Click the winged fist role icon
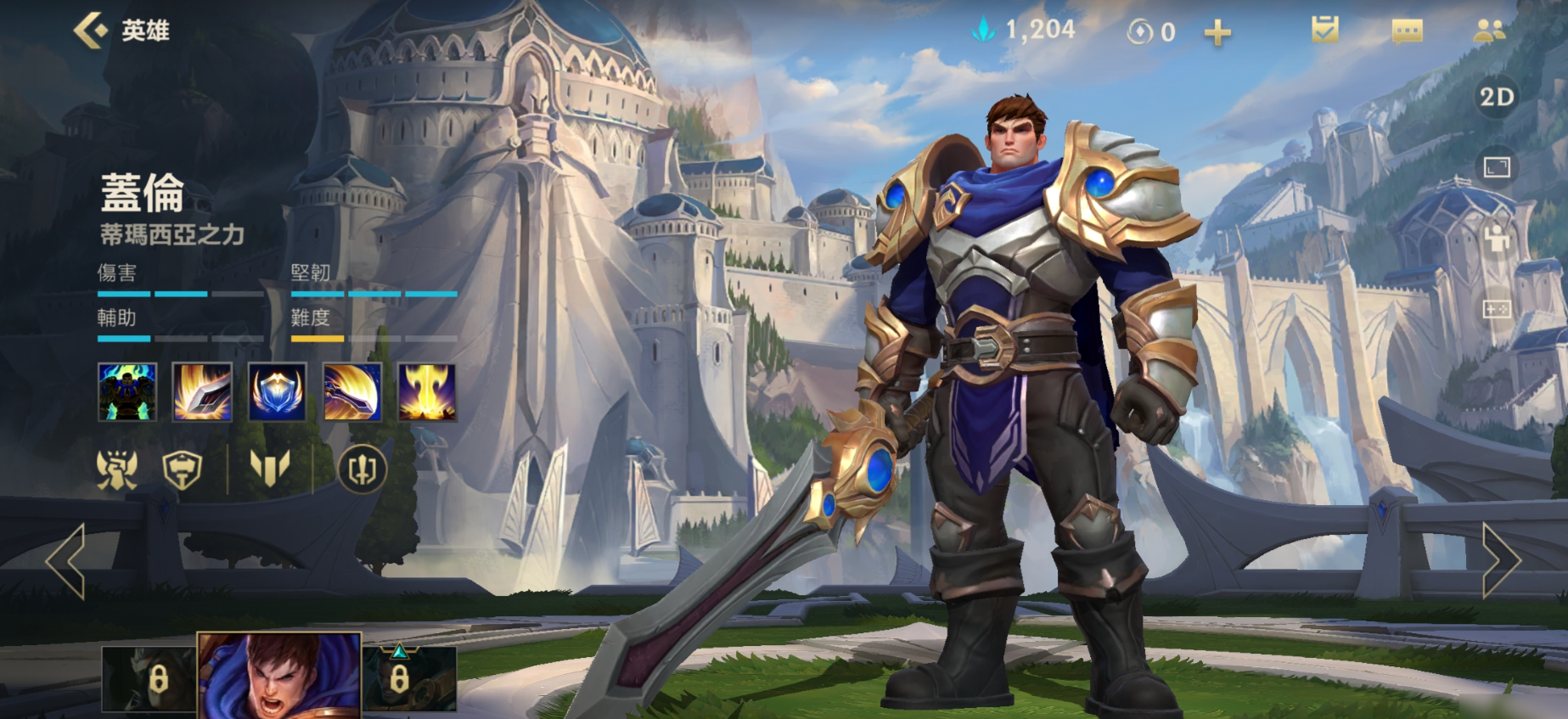Screen dimensions: 1568x719 tap(117, 469)
